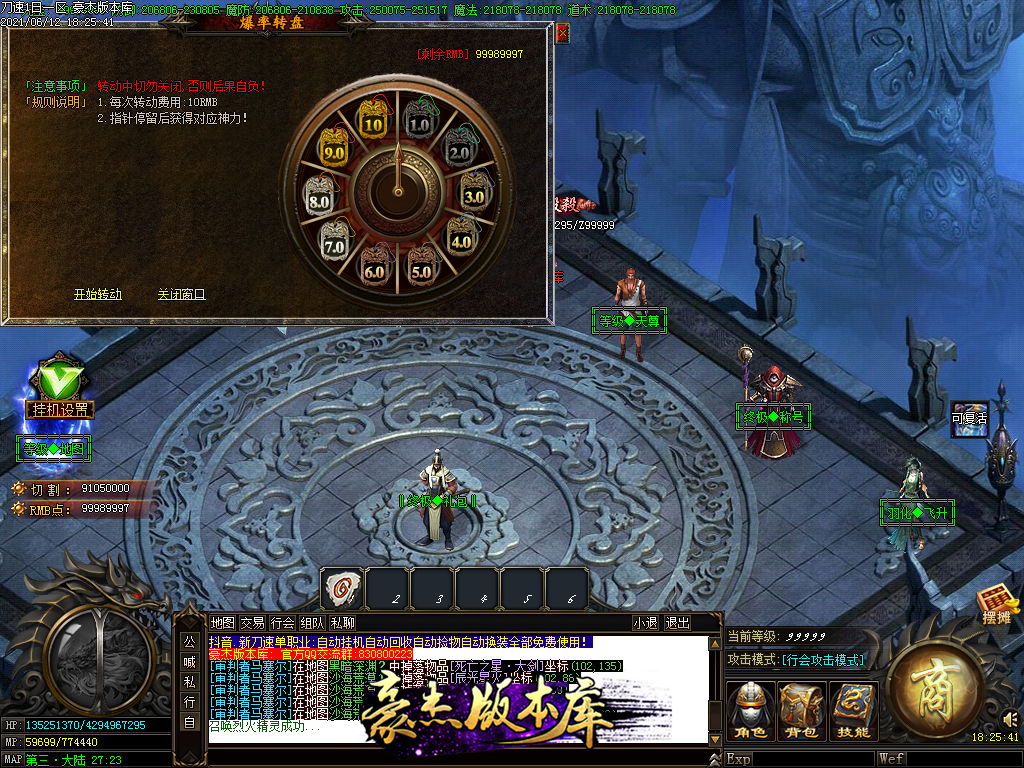
Task: Click the 小退 logout button
Action: tap(646, 622)
